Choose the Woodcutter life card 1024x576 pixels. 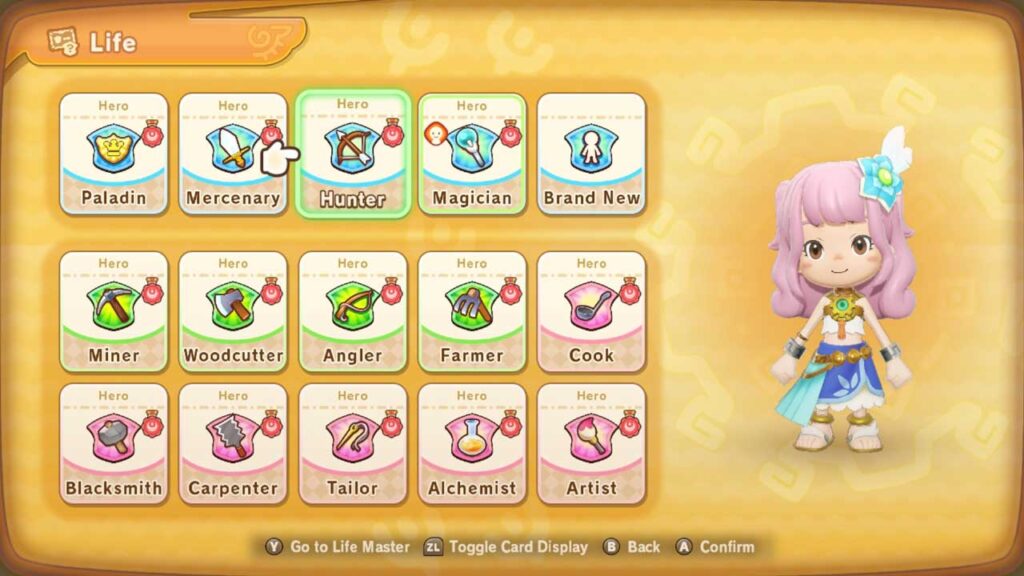(232, 311)
